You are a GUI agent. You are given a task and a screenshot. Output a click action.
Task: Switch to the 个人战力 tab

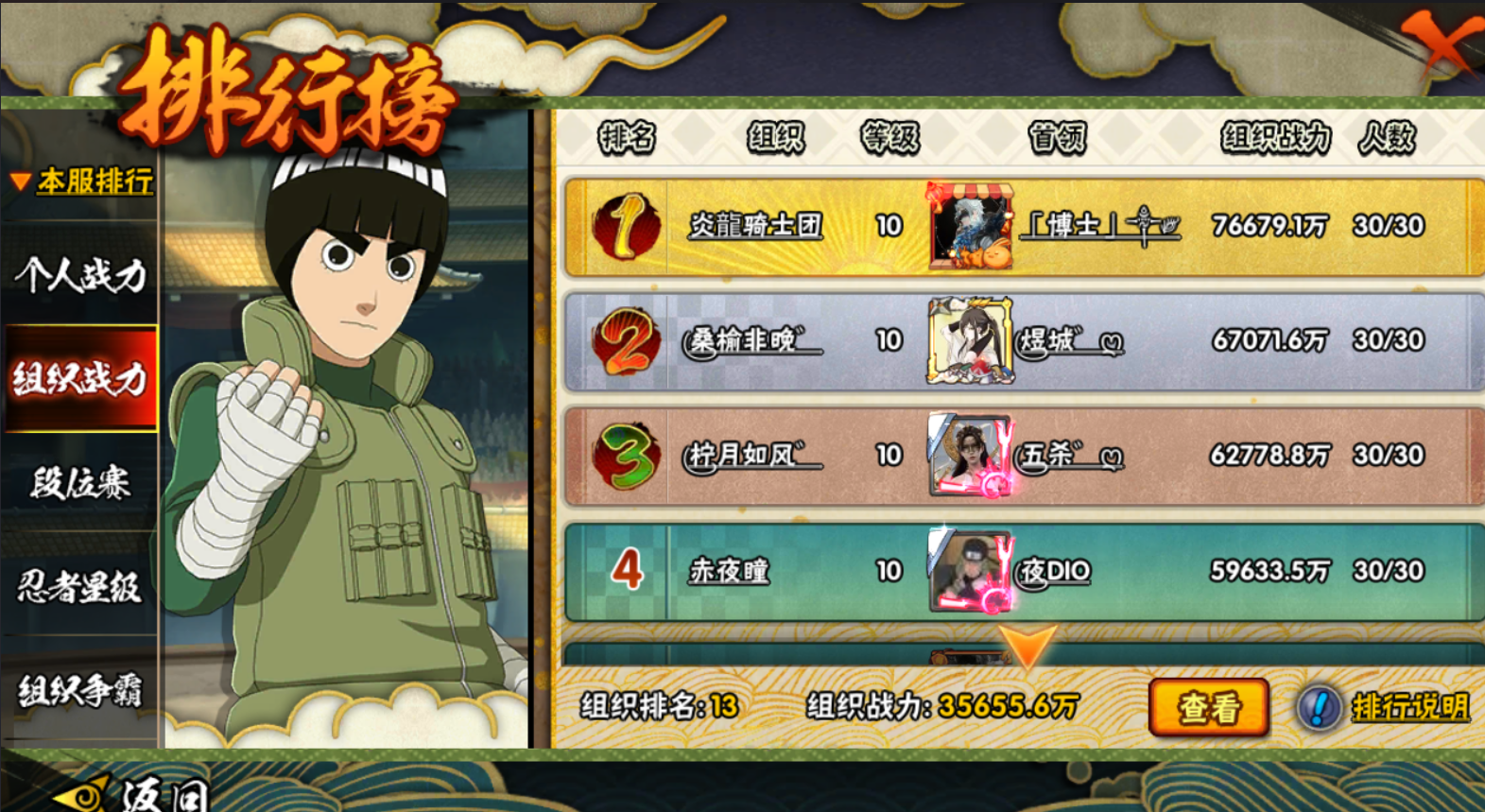(80, 275)
